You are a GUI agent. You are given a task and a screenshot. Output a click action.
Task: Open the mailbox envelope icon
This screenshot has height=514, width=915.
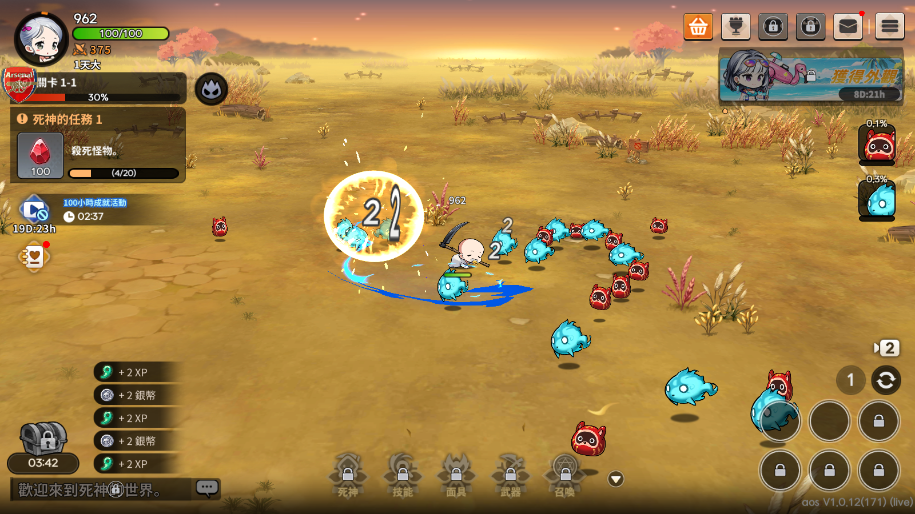point(848,26)
